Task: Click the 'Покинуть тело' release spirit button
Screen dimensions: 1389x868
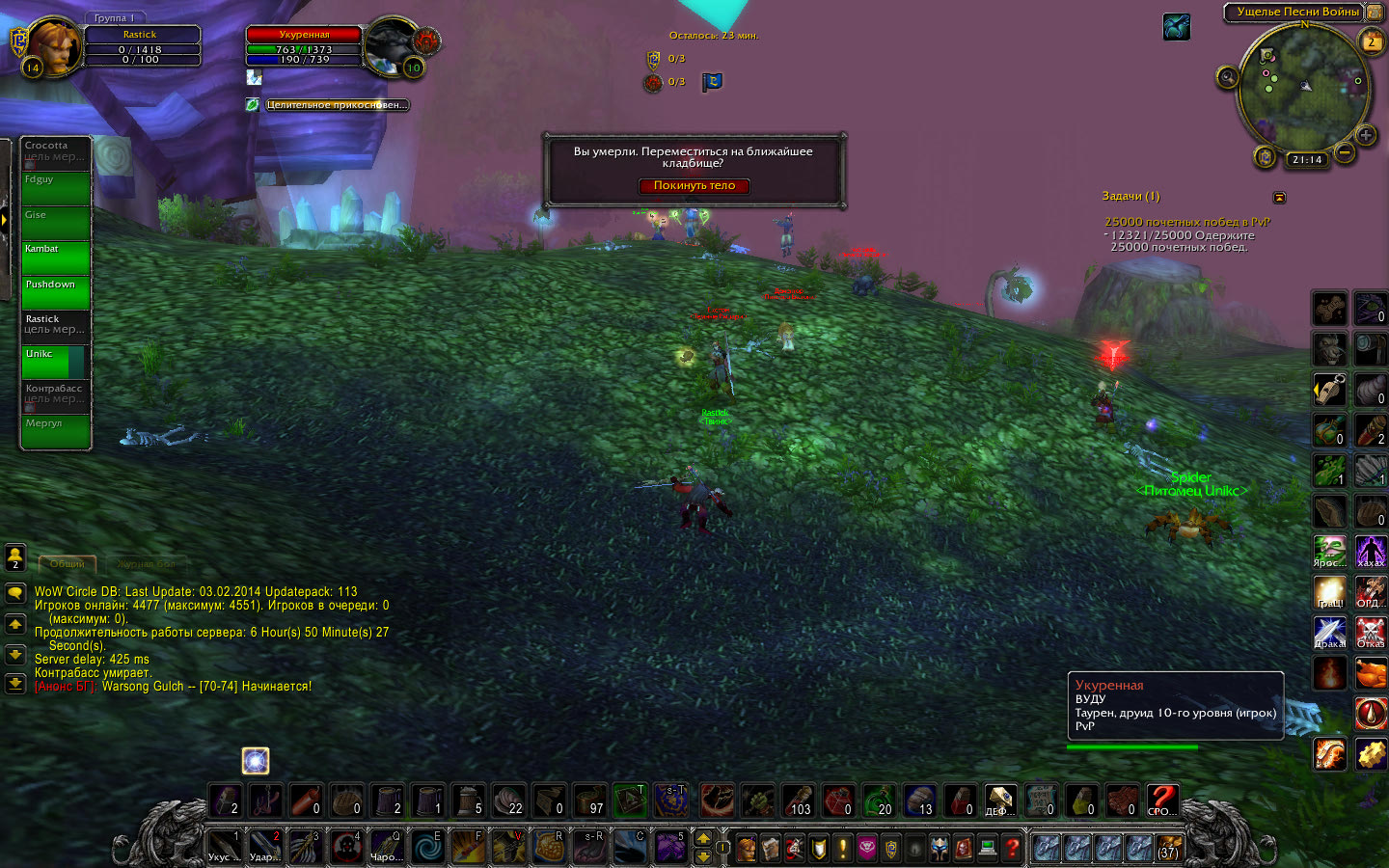Action: pos(694,186)
